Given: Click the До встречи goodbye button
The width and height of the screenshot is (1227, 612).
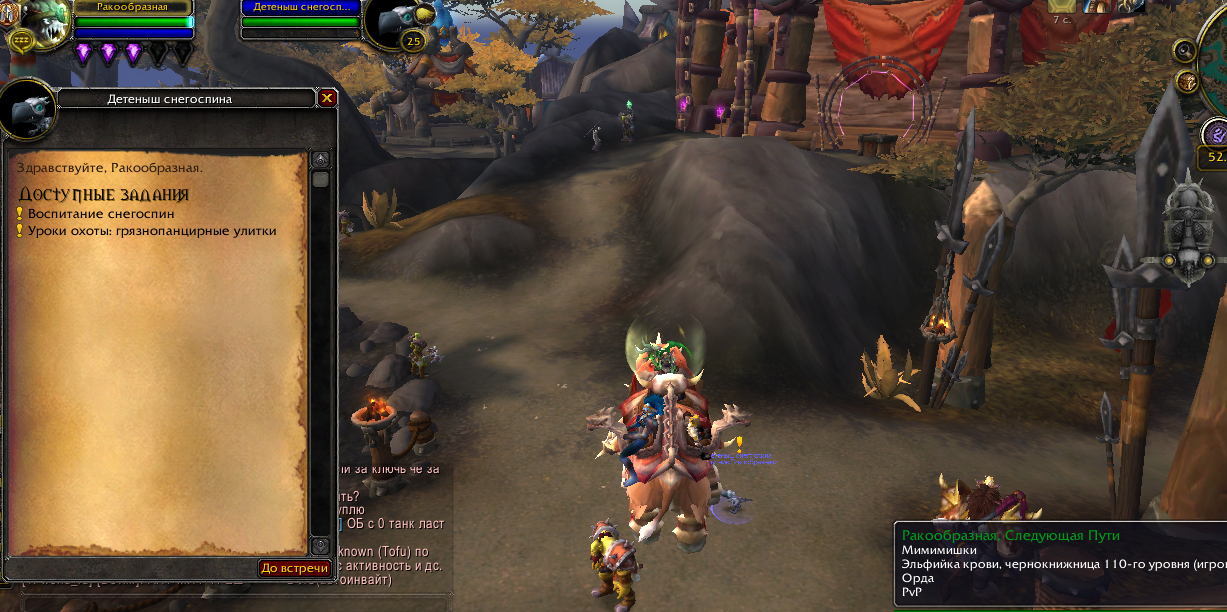Looking at the screenshot, I should point(295,568).
